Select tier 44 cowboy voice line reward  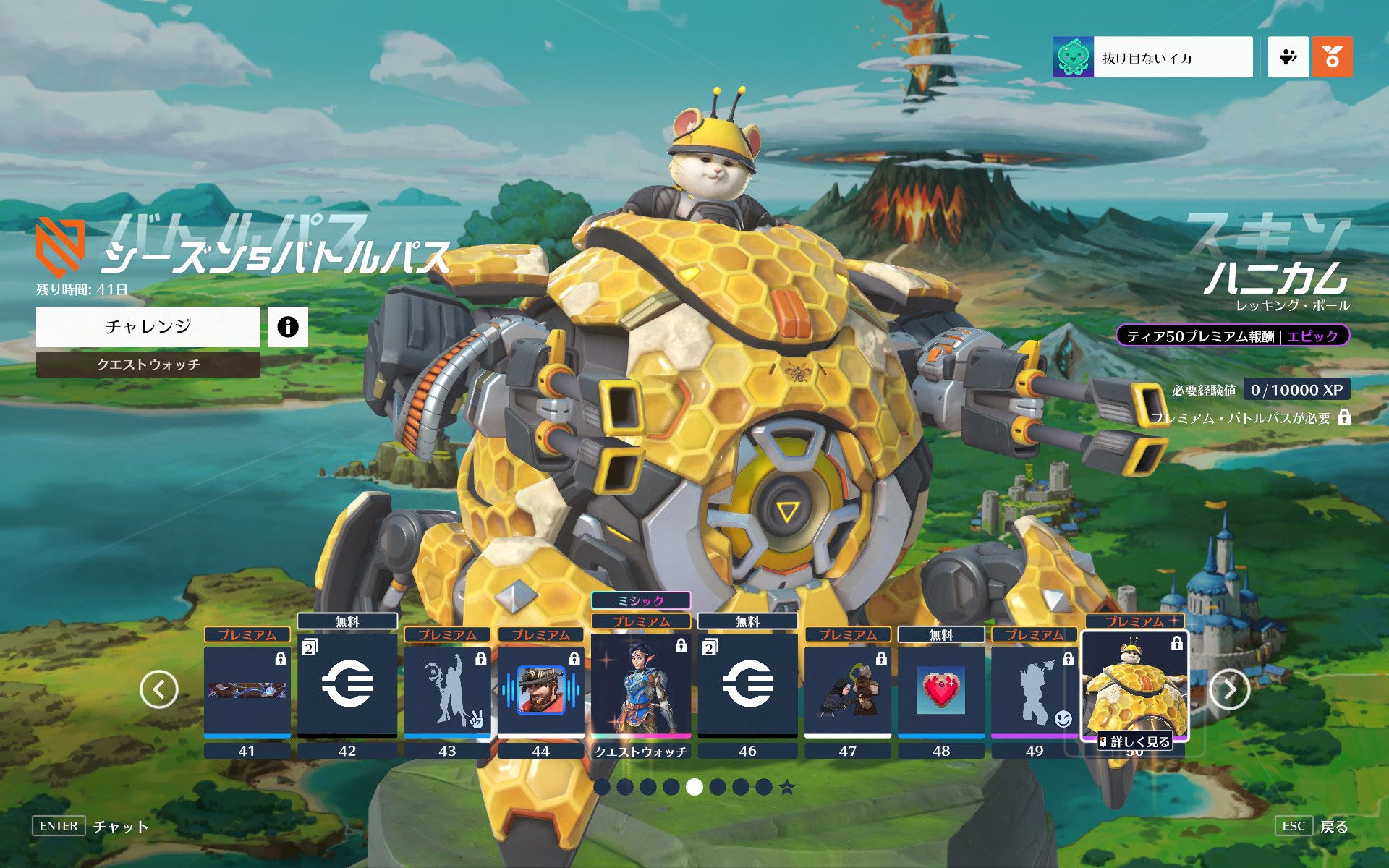pyautogui.click(x=540, y=691)
